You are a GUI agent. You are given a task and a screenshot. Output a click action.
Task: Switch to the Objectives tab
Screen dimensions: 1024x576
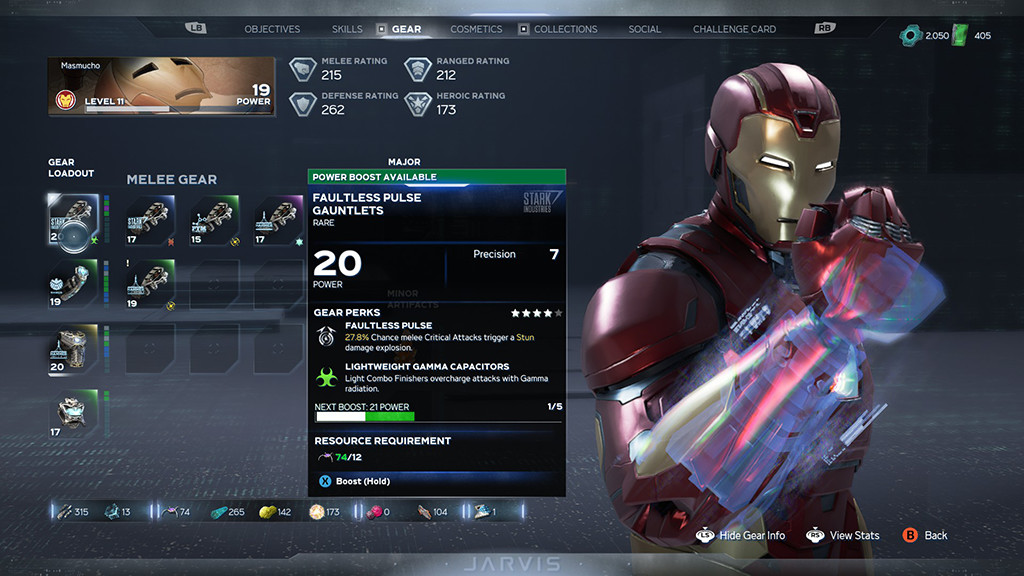(x=272, y=29)
